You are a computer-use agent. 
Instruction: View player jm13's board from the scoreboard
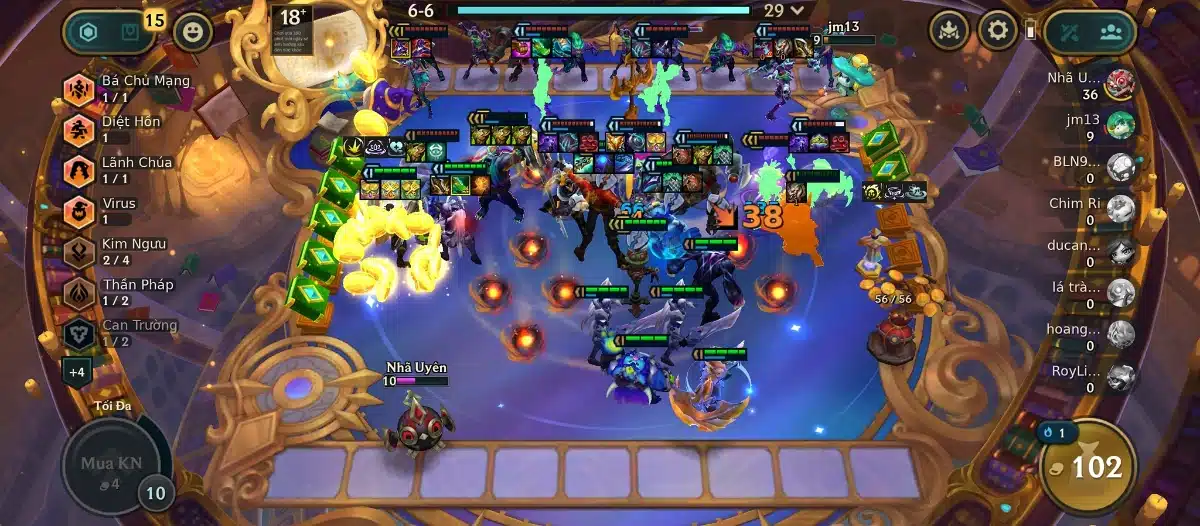pyautogui.click(x=1120, y=127)
